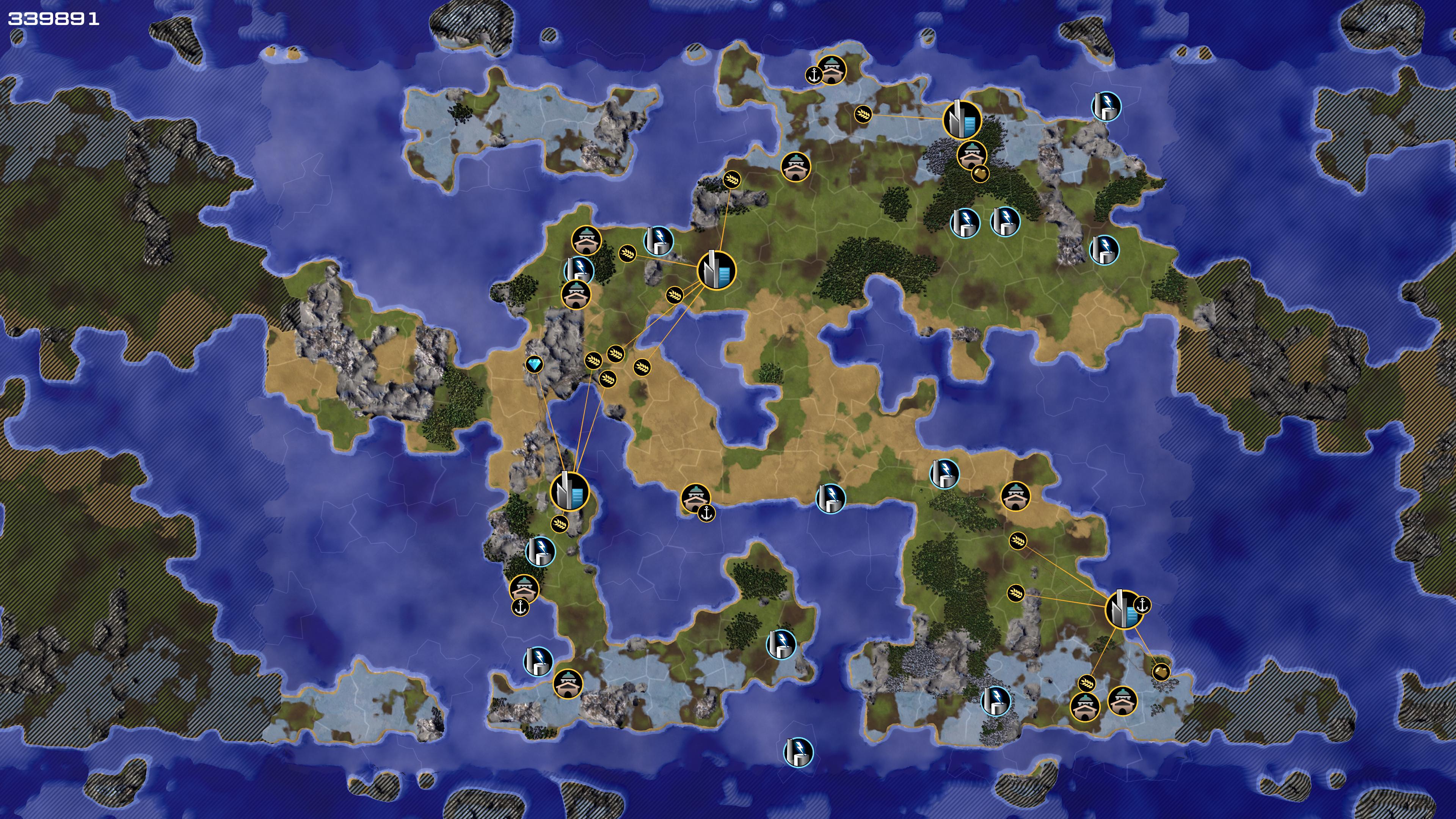Select the wheat marker overlapping a domed building
1456x819 pixels.
click(1086, 683)
